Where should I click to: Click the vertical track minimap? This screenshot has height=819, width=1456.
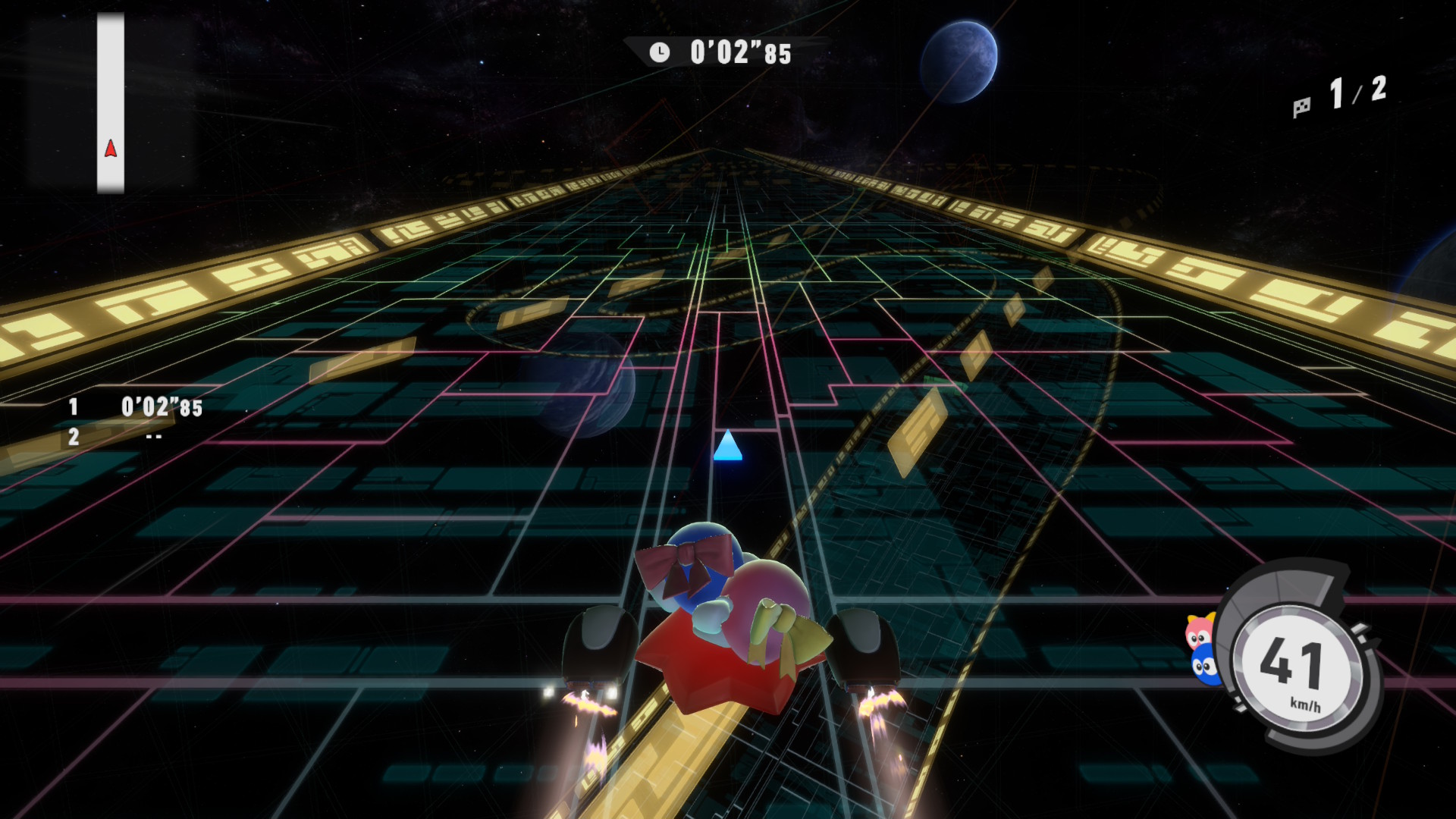pyautogui.click(x=111, y=103)
